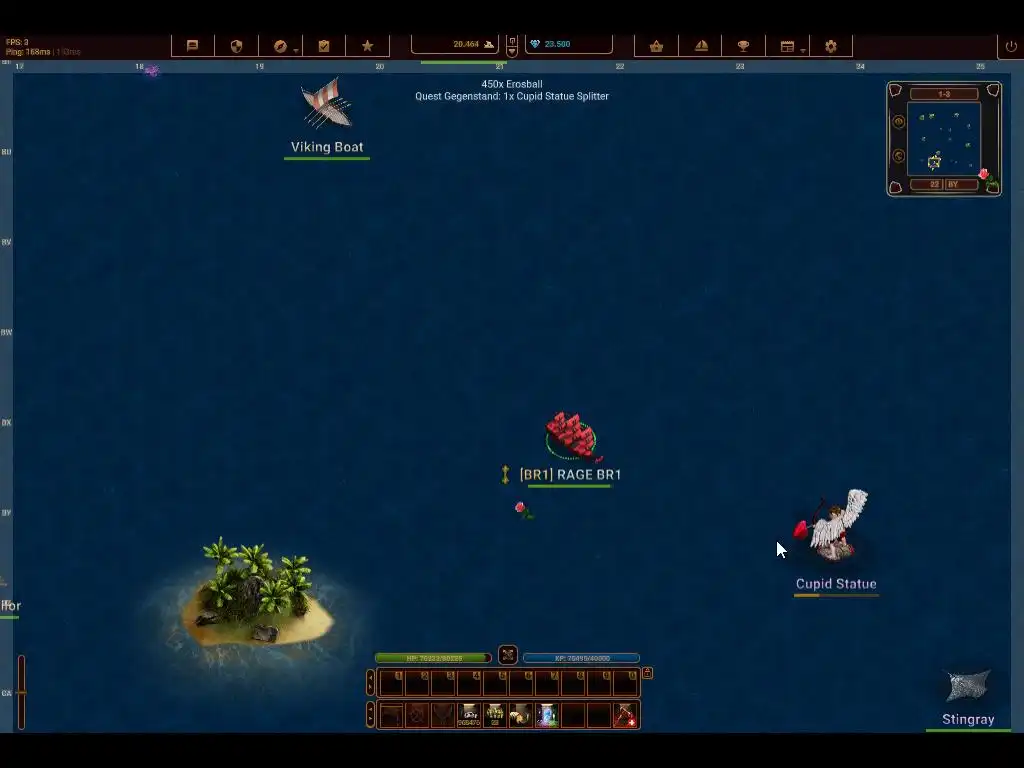Open the chat speech-bubble icon
1024x768 pixels.
tap(193, 46)
